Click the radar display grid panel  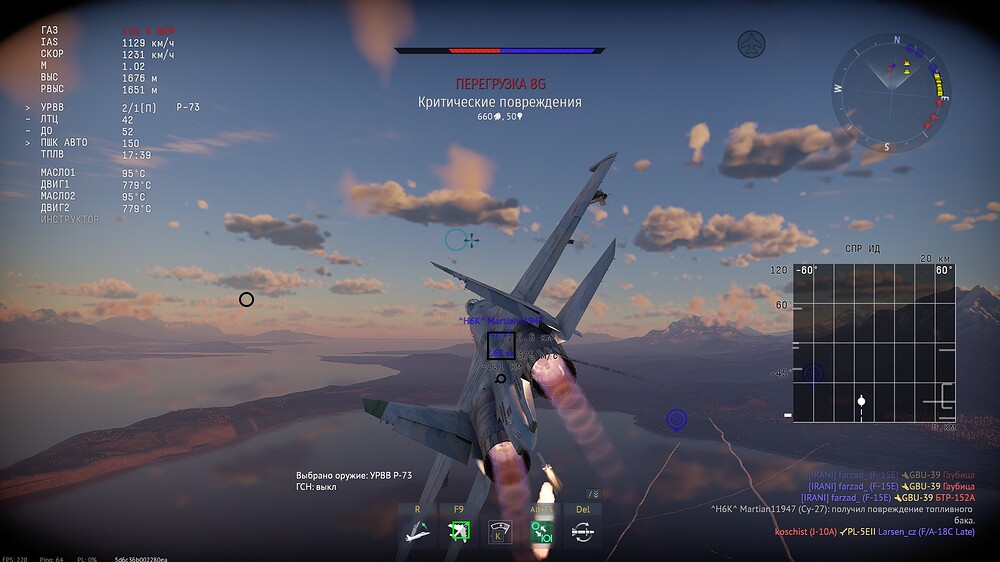[x=874, y=342]
